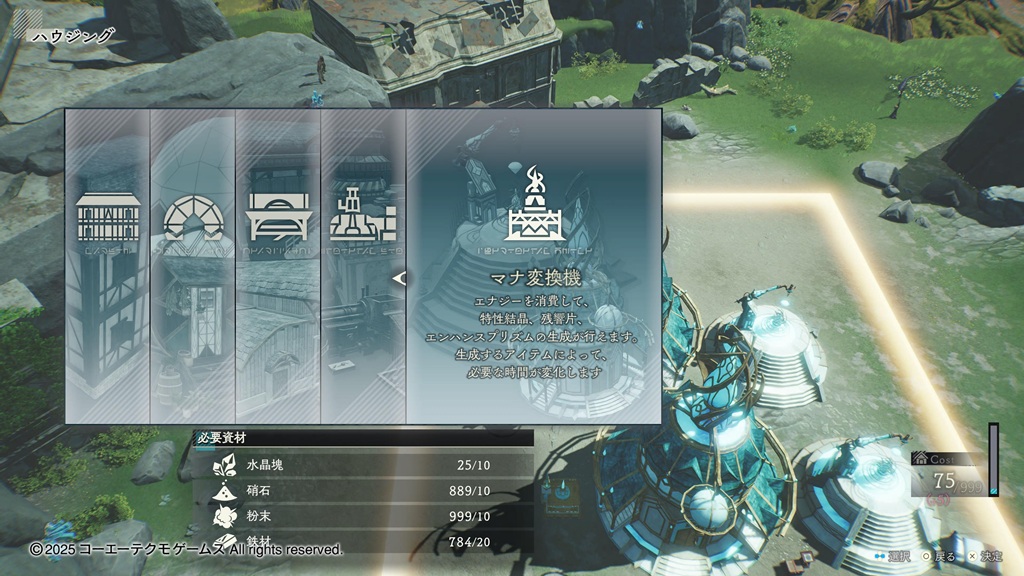Pick the arched storehouse building panel
The width and height of the screenshot is (1024, 576).
coord(278,266)
